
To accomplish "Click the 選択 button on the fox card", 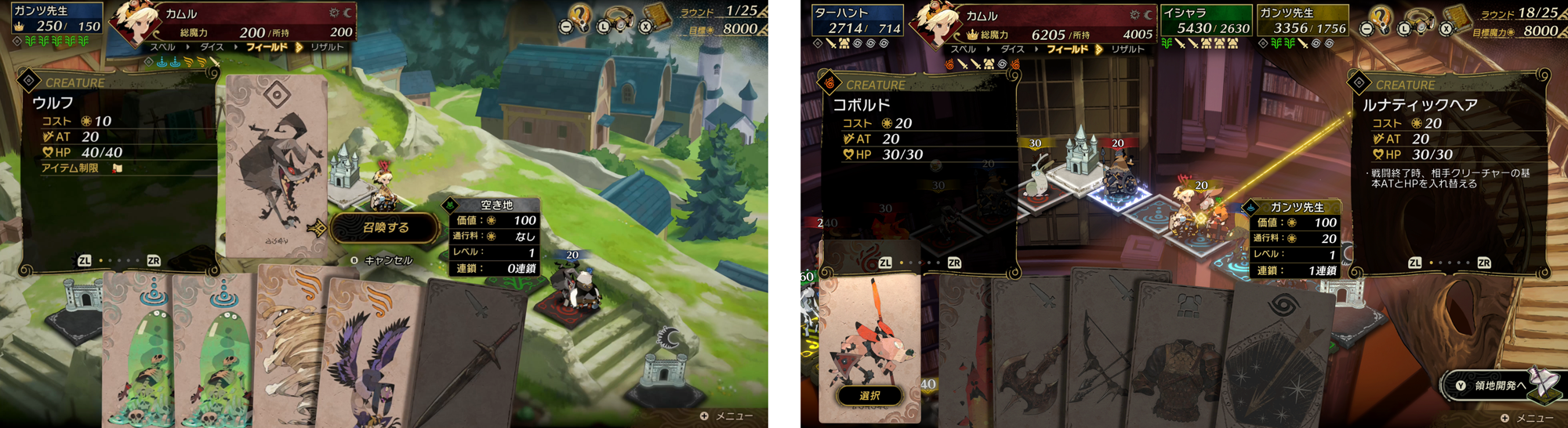I will 869,396.
